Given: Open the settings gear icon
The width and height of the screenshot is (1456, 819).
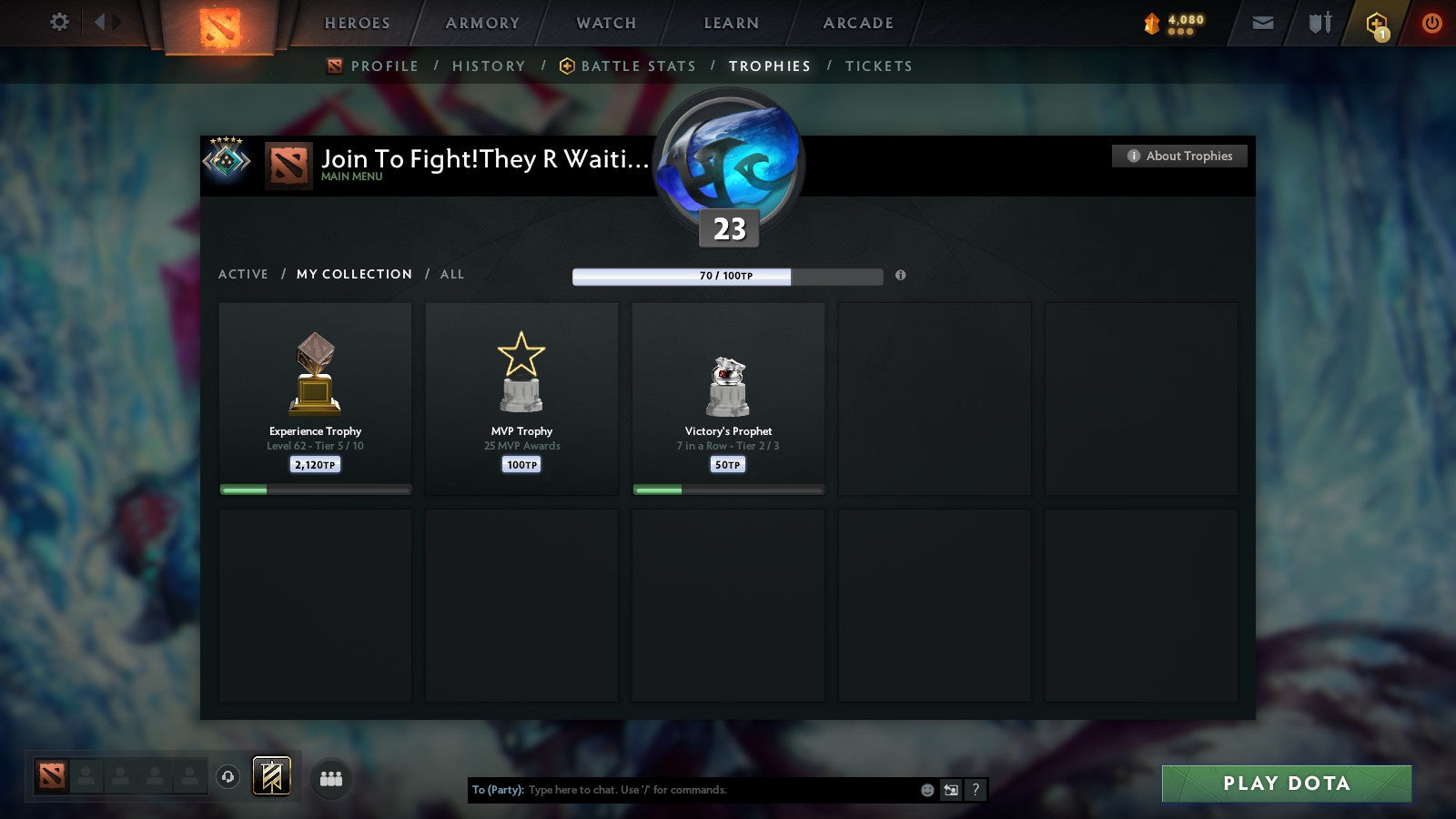Looking at the screenshot, I should 59,23.
